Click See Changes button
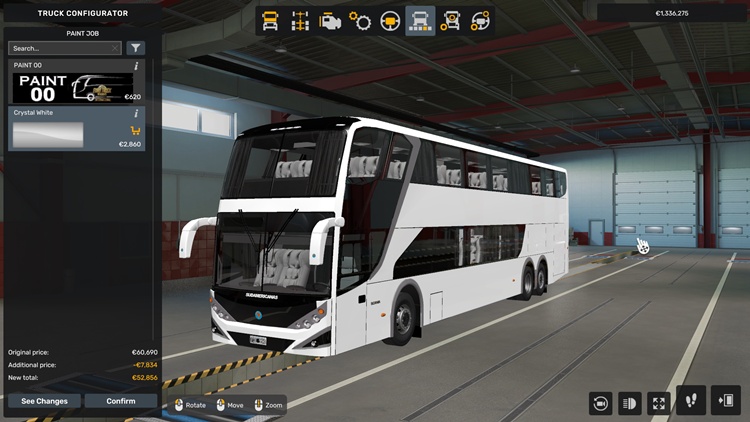Image resolution: width=750 pixels, height=422 pixels. [44, 401]
